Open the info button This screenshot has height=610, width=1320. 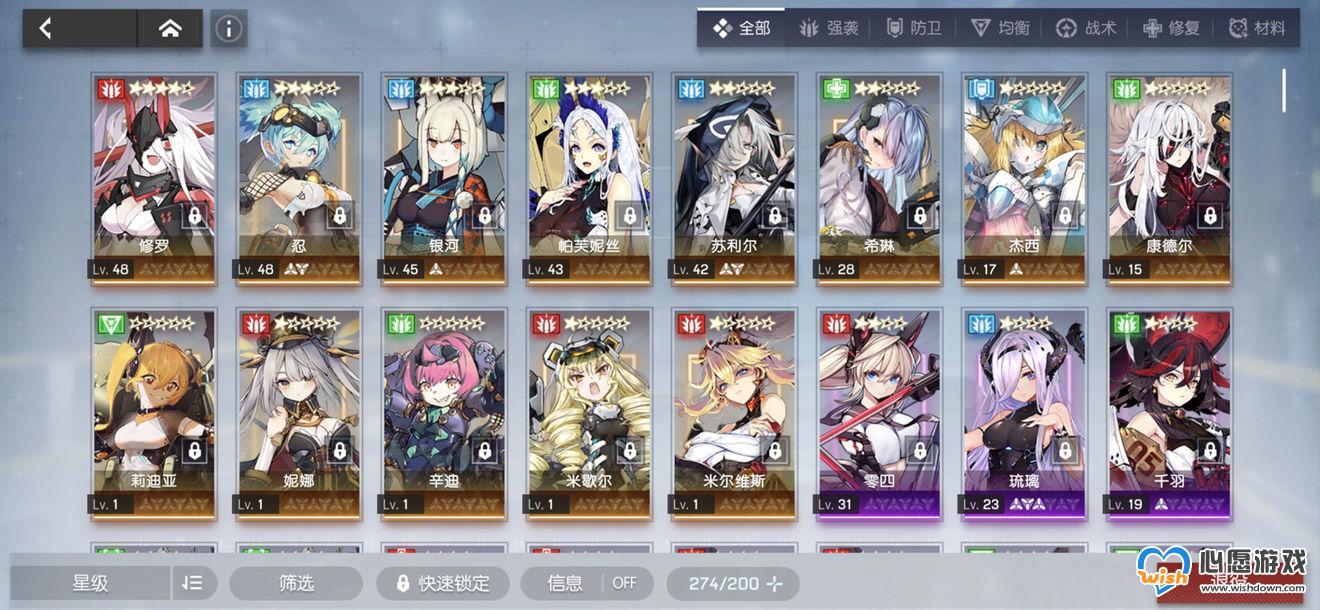(x=229, y=29)
